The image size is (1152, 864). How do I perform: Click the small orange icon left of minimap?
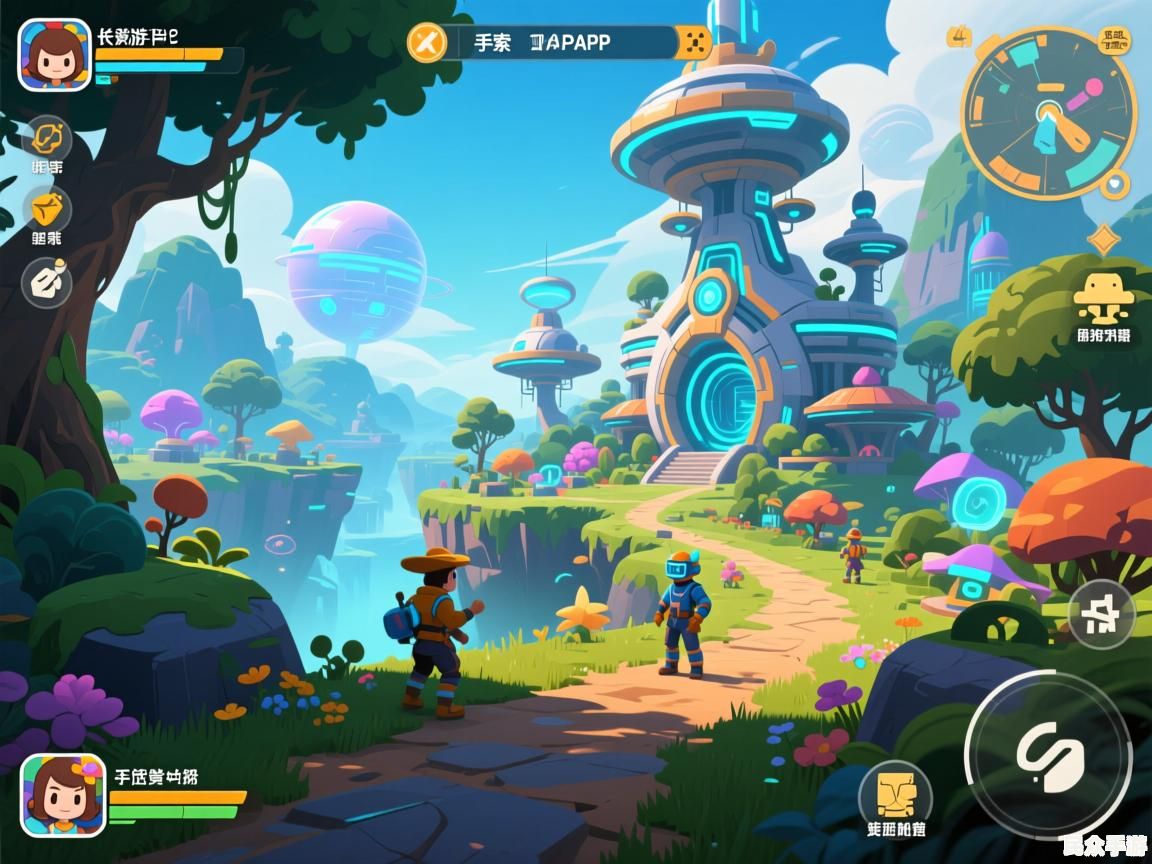pyautogui.click(x=958, y=38)
